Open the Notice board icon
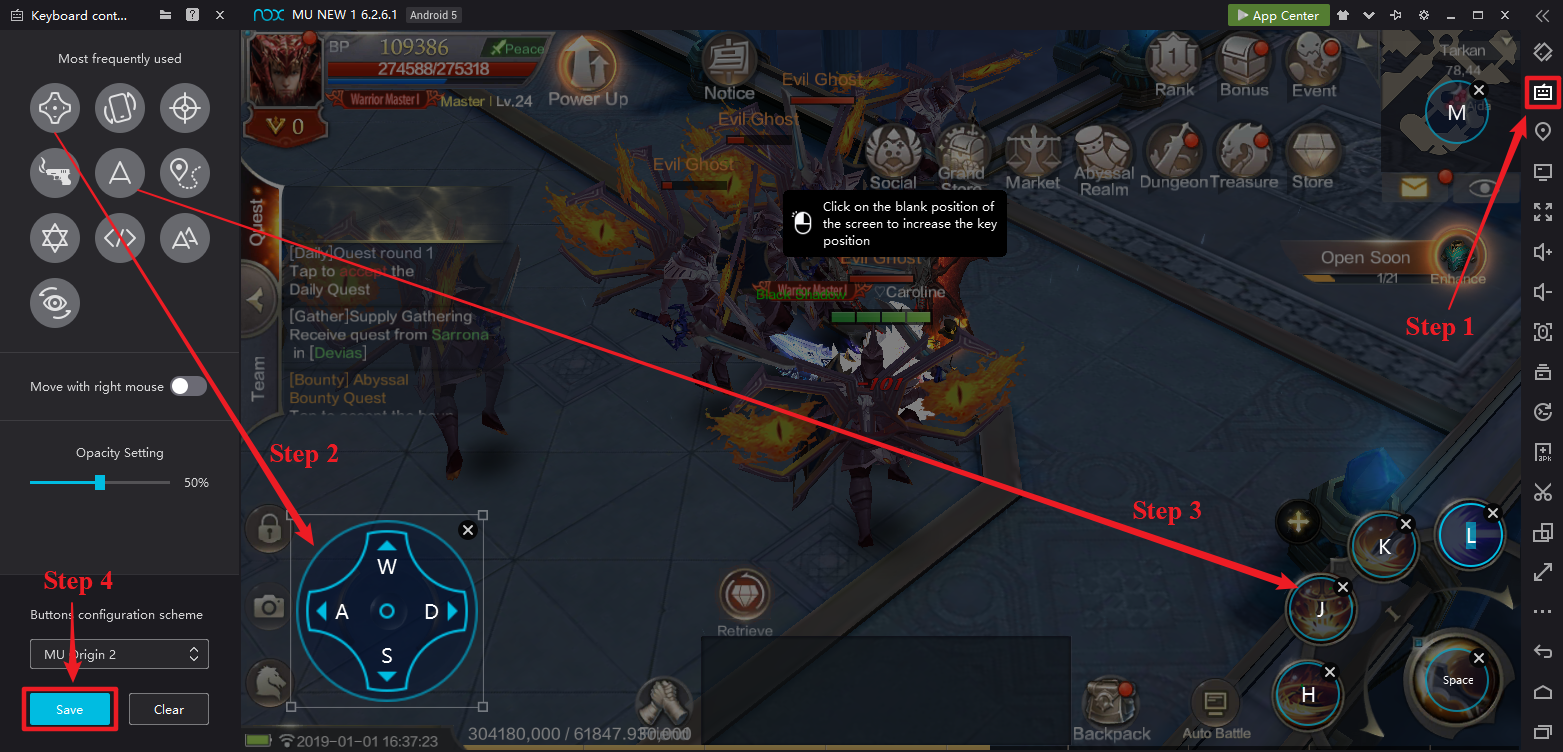This screenshot has height=752, width=1563. pos(729,66)
